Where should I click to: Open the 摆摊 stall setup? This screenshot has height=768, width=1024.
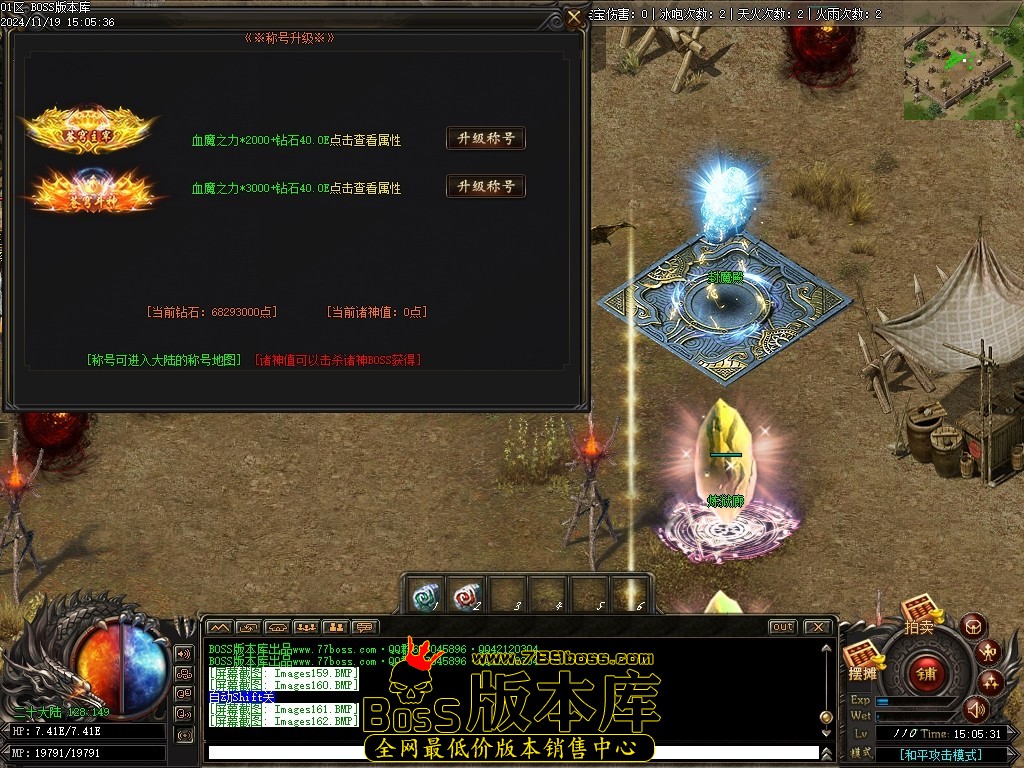point(861,661)
